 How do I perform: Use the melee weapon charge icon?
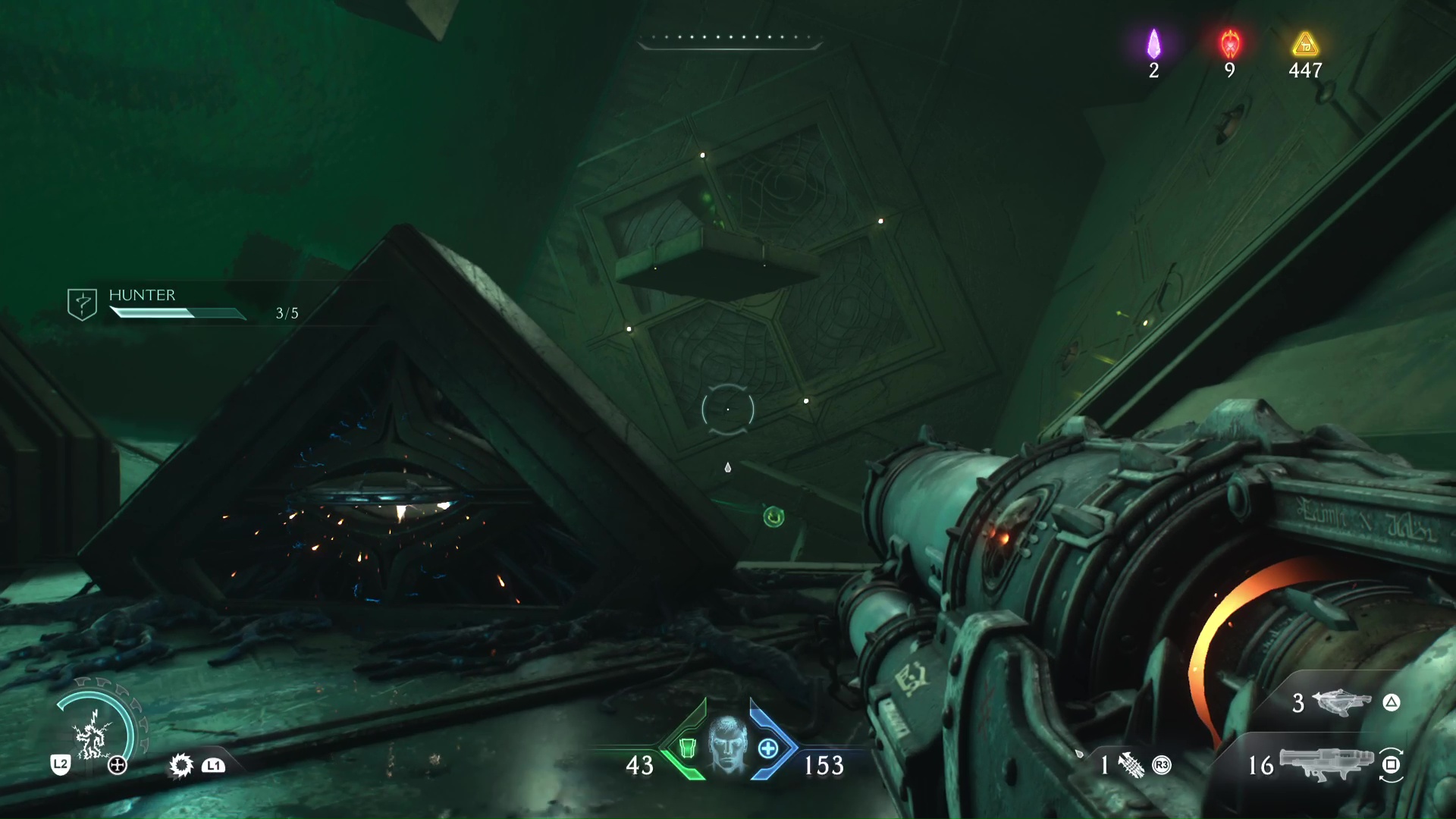pos(1131,765)
